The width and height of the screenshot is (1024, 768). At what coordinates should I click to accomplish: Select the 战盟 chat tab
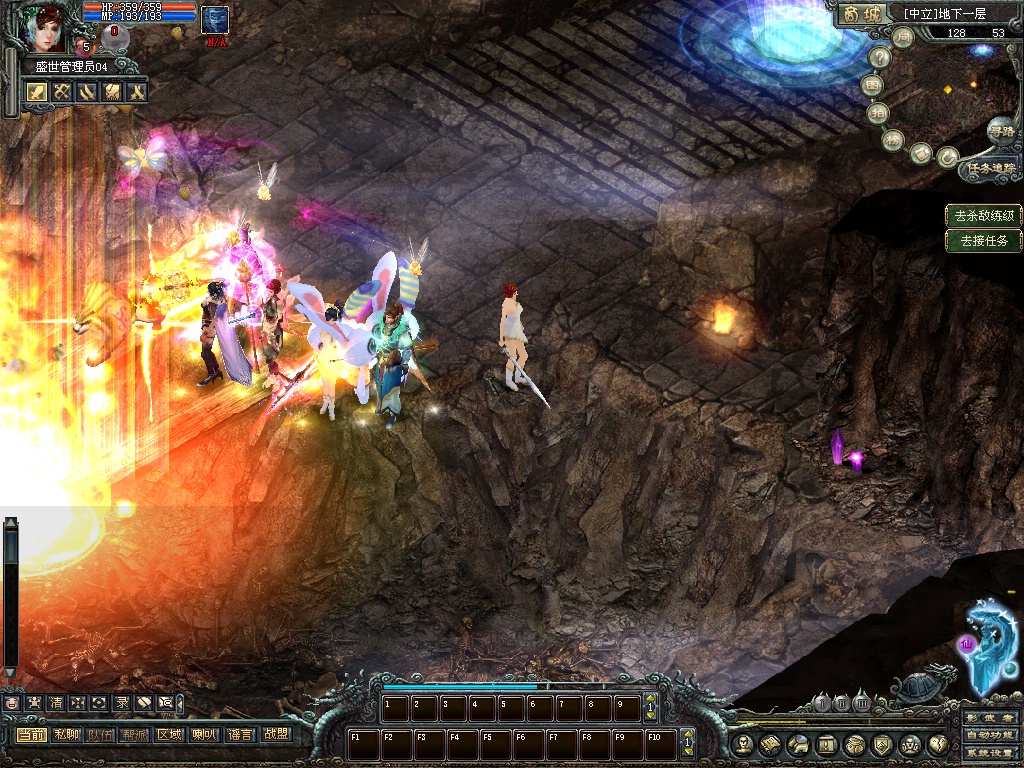tap(275, 735)
